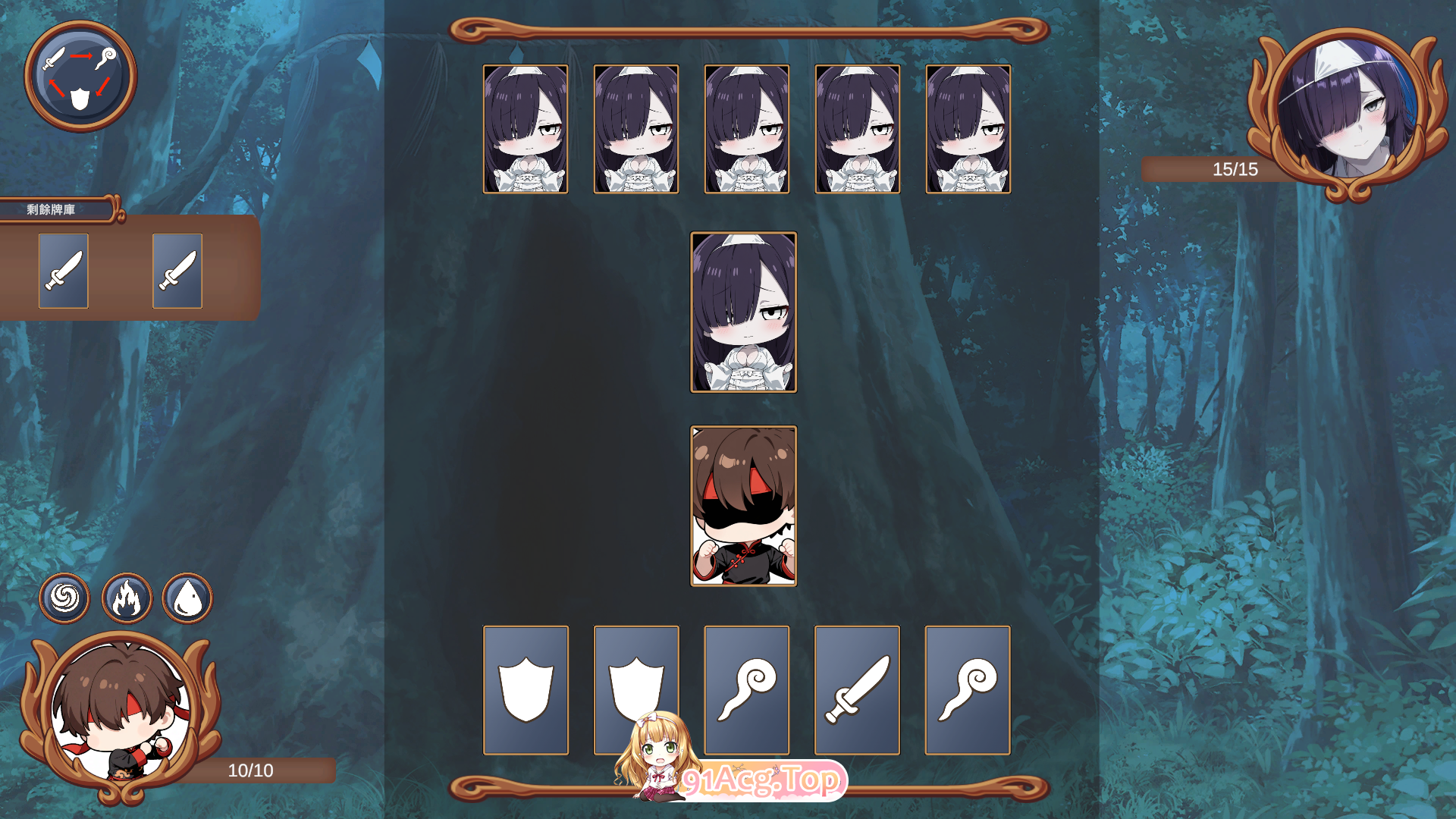Select the fire element icon
This screenshot has width=1456, height=819.
pyautogui.click(x=126, y=598)
